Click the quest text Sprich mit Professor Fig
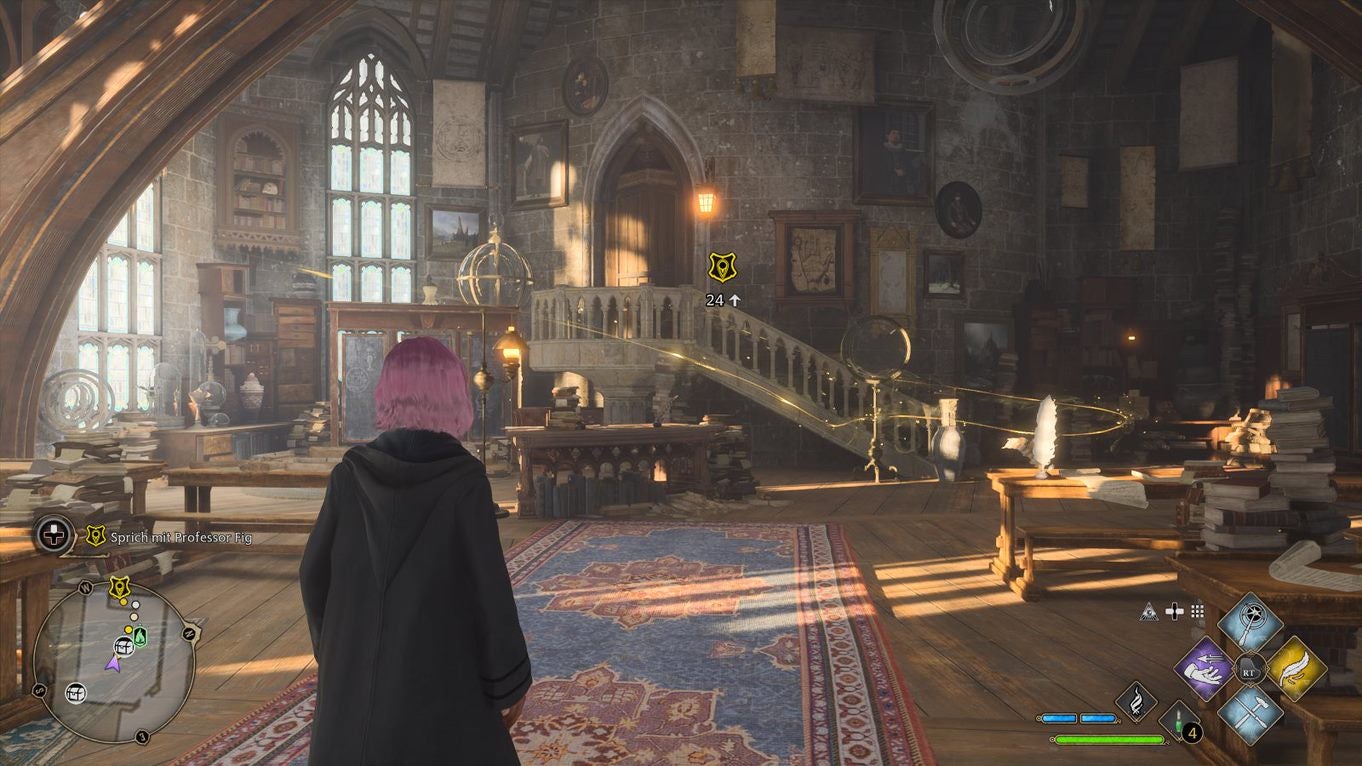The image size is (1362, 766). point(180,538)
